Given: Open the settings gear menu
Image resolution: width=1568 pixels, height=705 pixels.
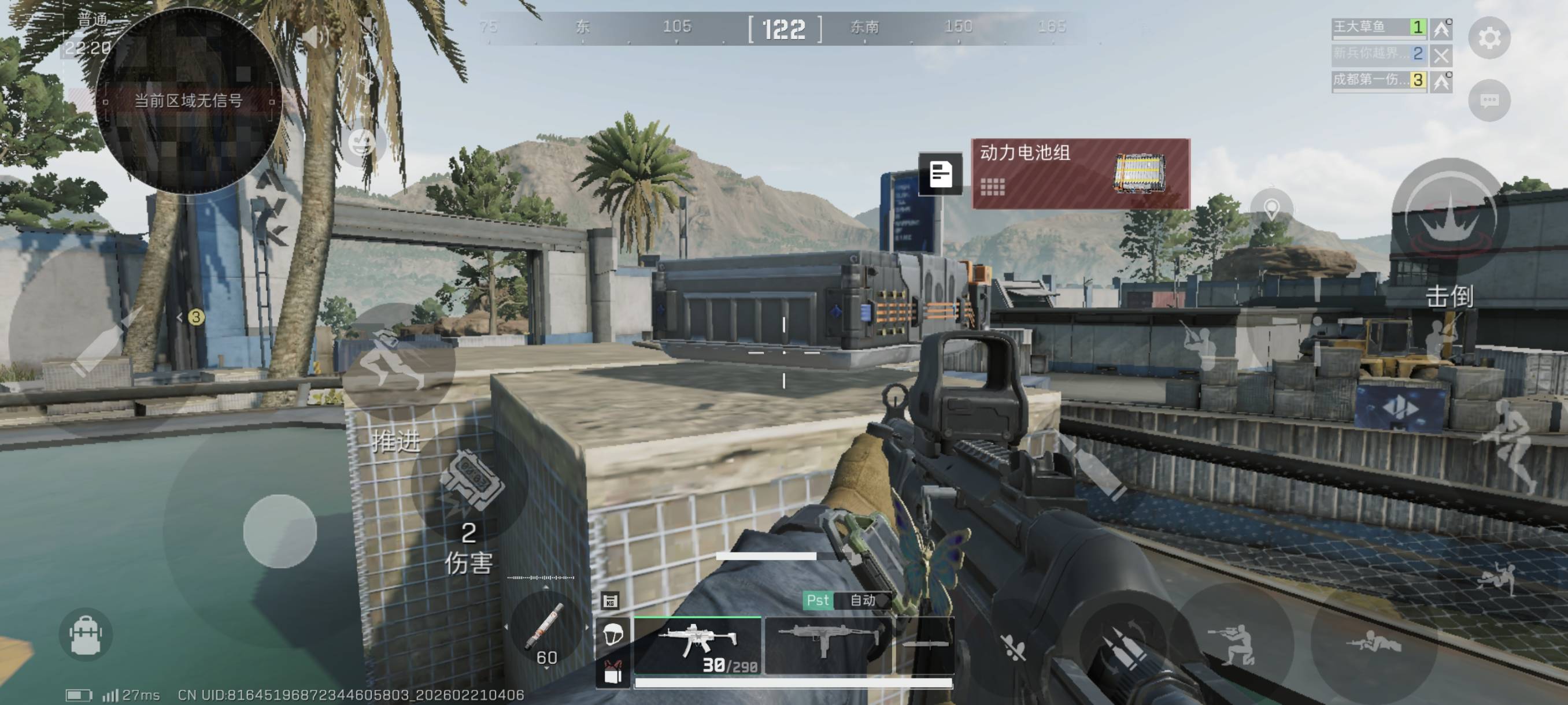Looking at the screenshot, I should click(x=1489, y=38).
